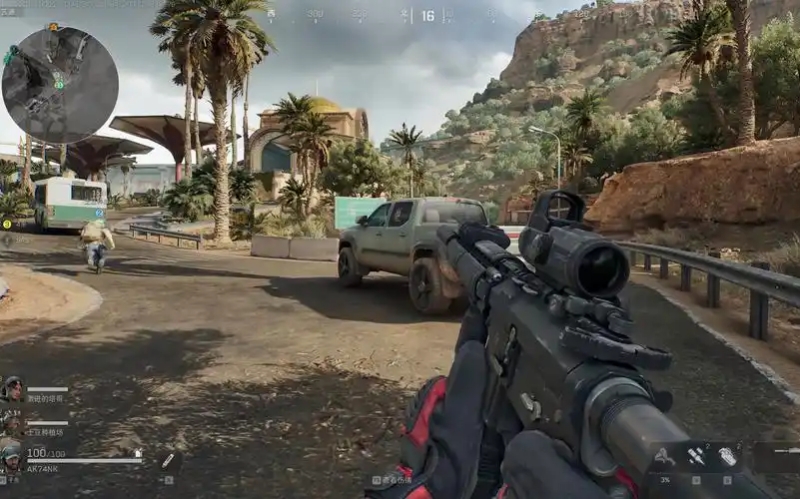Select the top squadmate portrait
Screen dimensions: 800x499
[x=13, y=389]
